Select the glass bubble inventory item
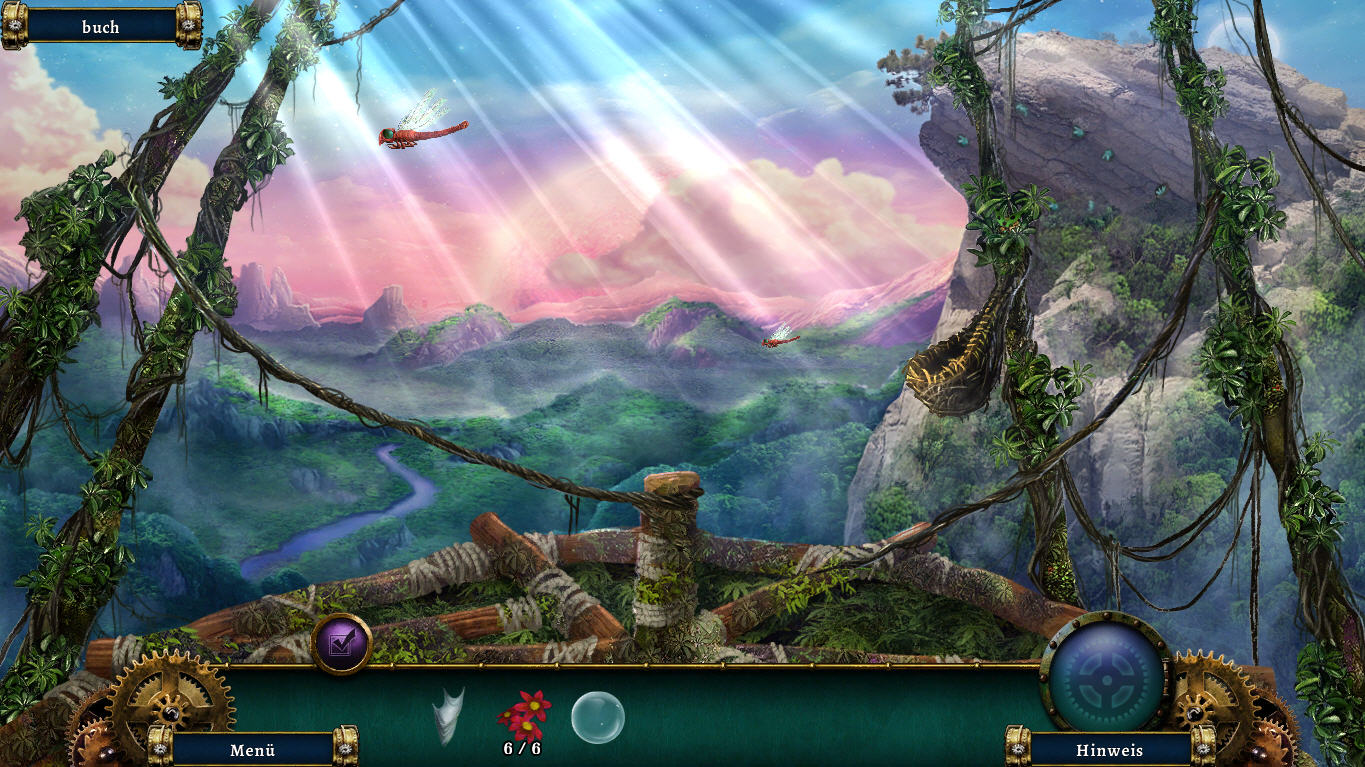This screenshot has width=1365, height=767. 598,717
